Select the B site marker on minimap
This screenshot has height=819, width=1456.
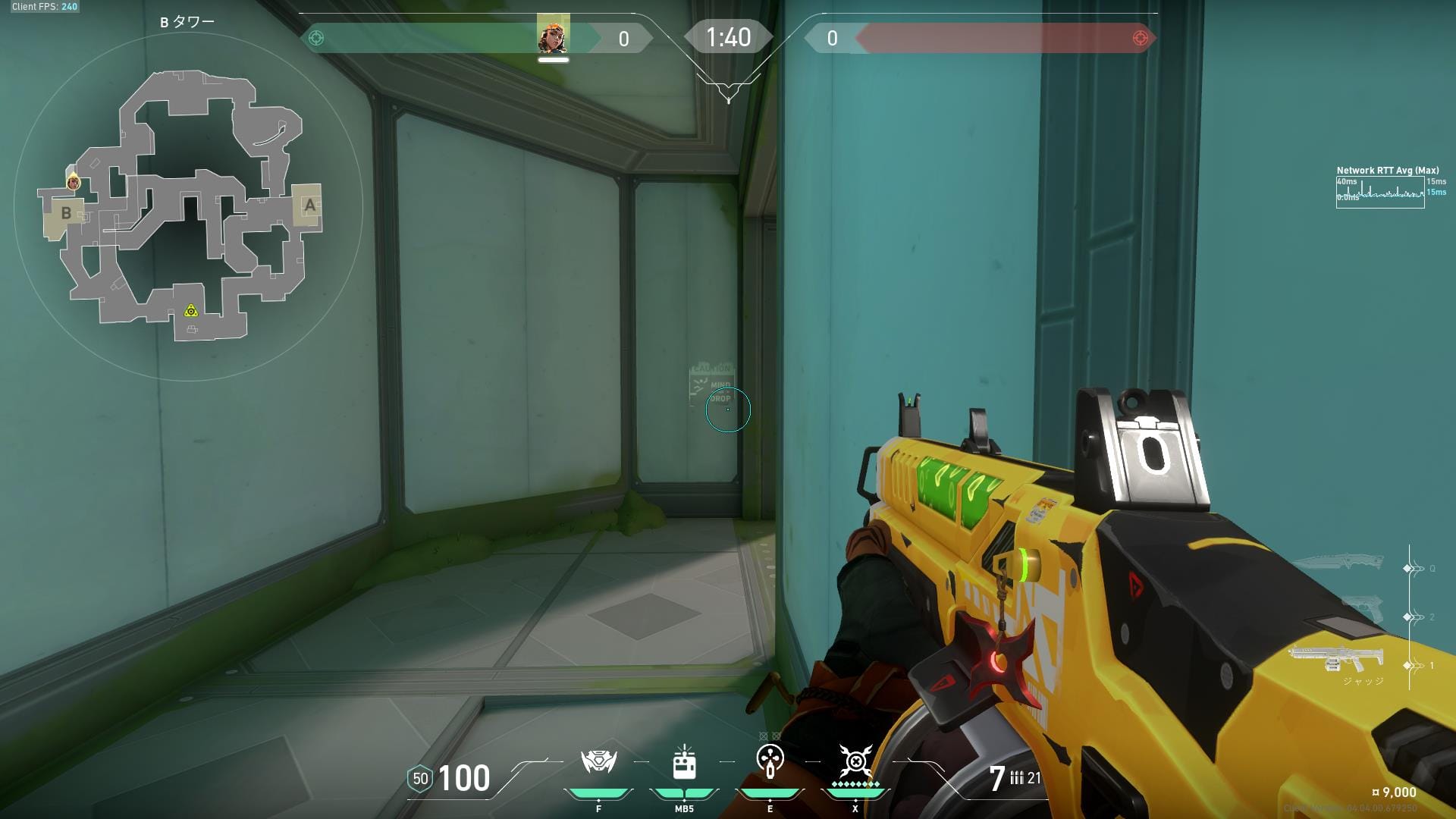(66, 213)
